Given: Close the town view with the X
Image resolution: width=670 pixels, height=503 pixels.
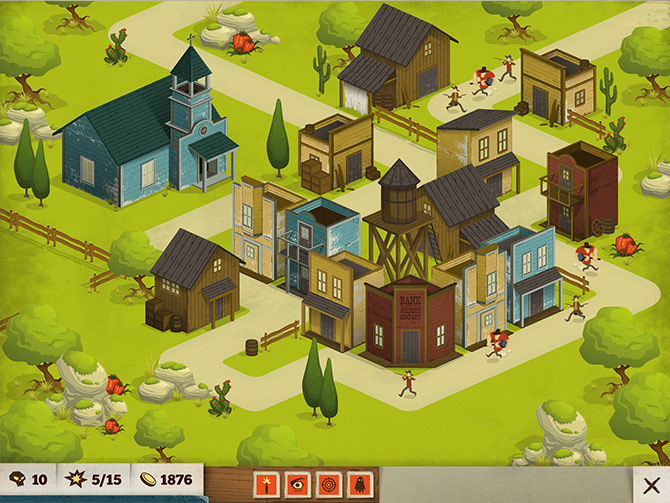Looking at the screenshot, I should click(x=651, y=484).
